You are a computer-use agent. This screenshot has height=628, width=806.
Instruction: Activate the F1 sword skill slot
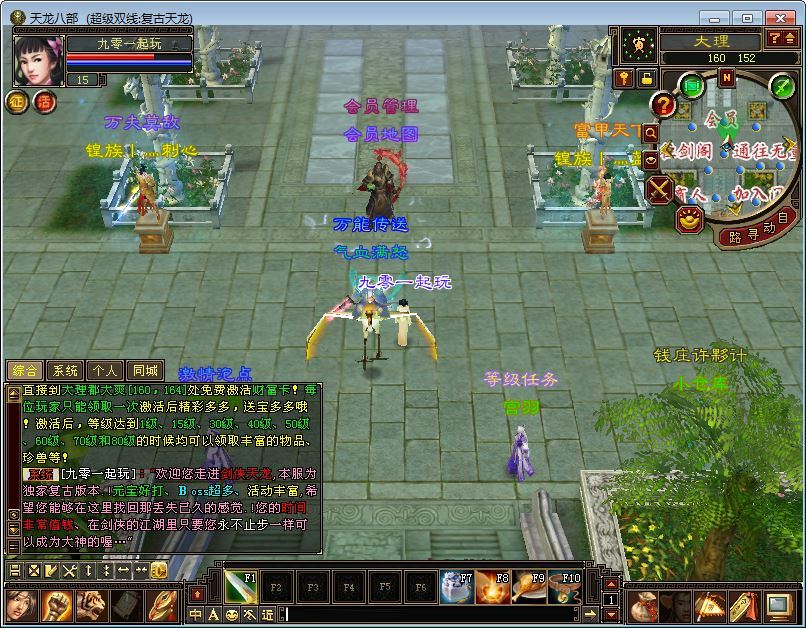click(x=239, y=586)
